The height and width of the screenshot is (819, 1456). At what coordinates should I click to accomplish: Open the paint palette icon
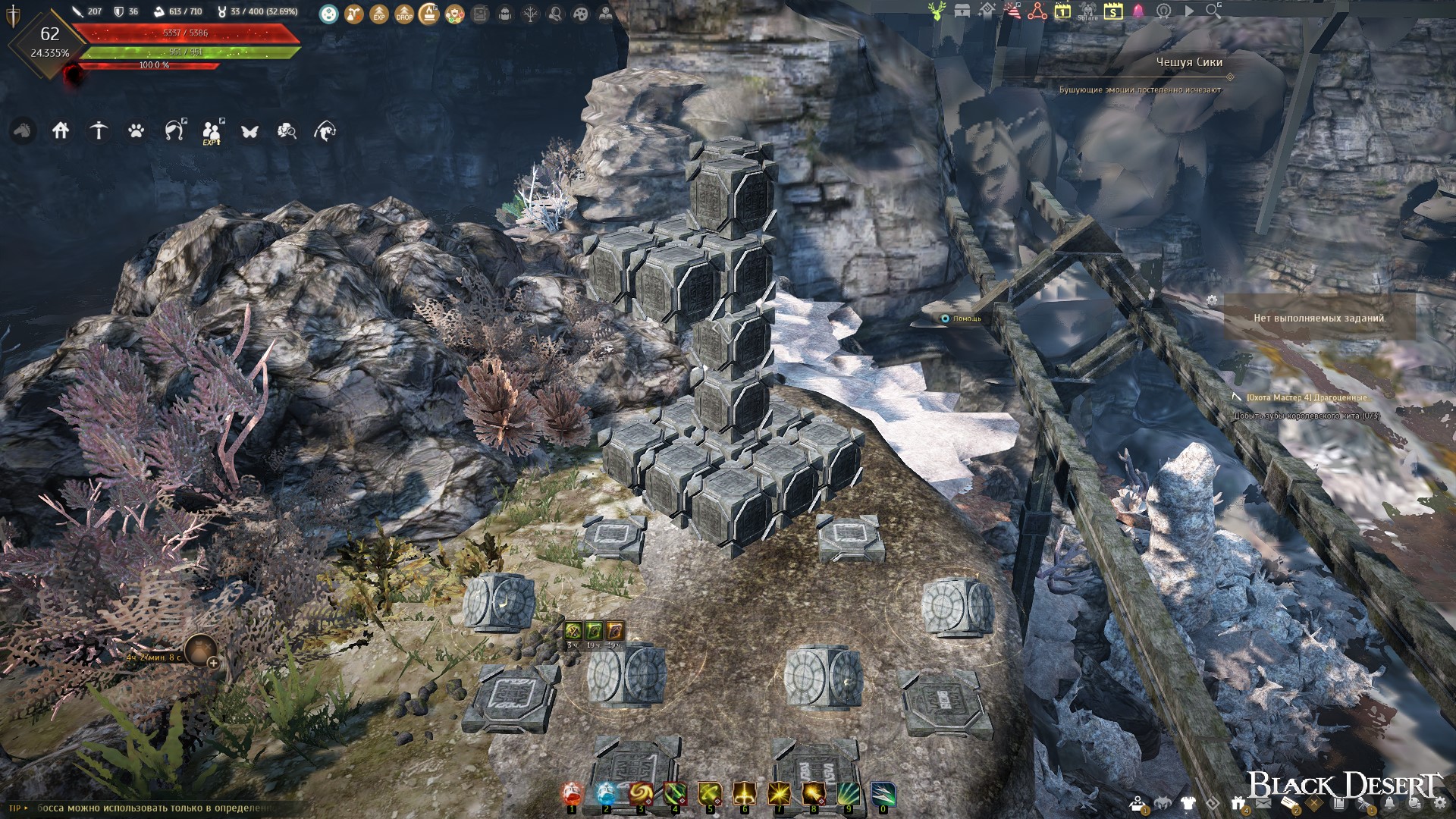580,14
